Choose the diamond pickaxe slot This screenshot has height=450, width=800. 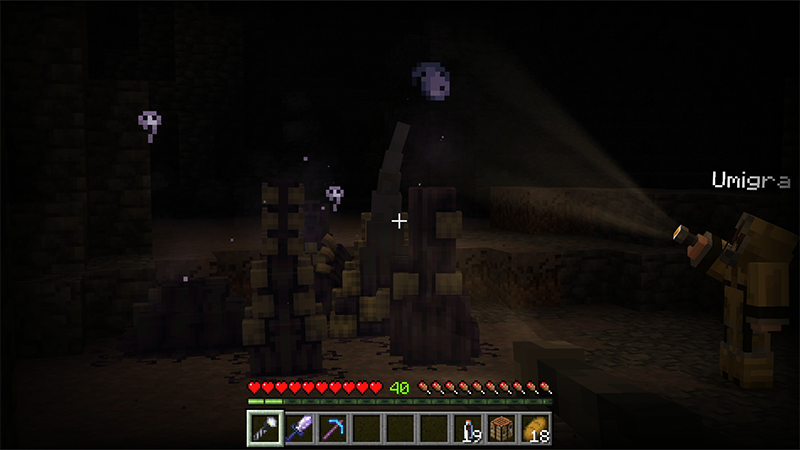tap(332, 428)
